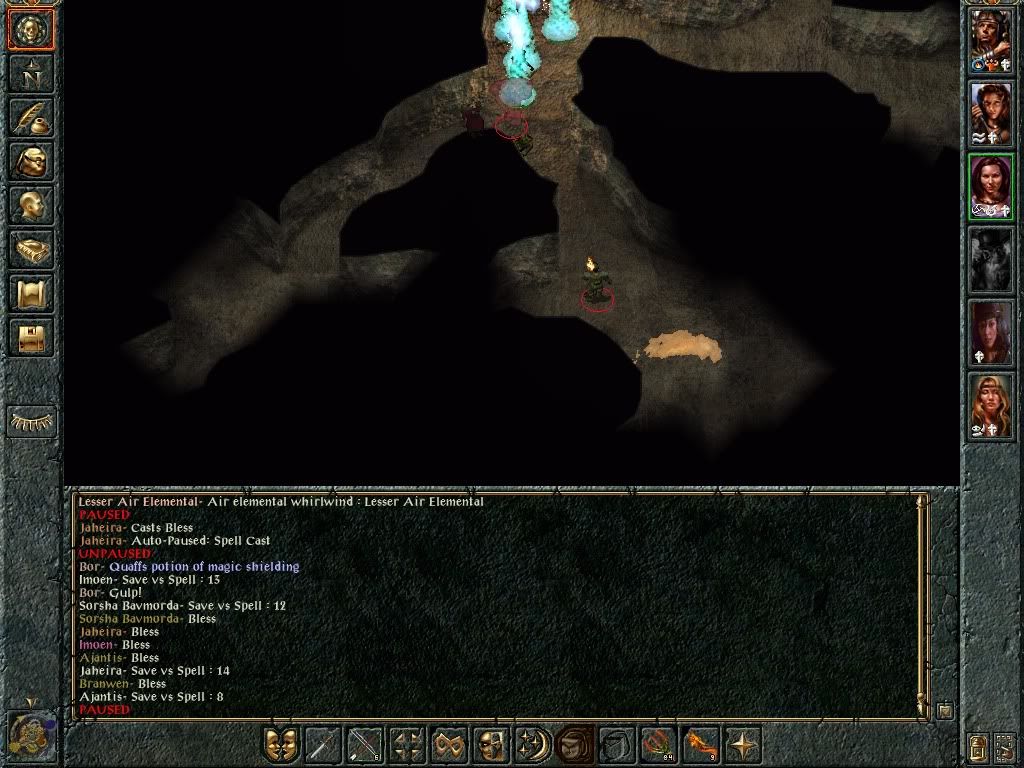
Task: Open the area map with the compass button
Action: click(x=31, y=73)
